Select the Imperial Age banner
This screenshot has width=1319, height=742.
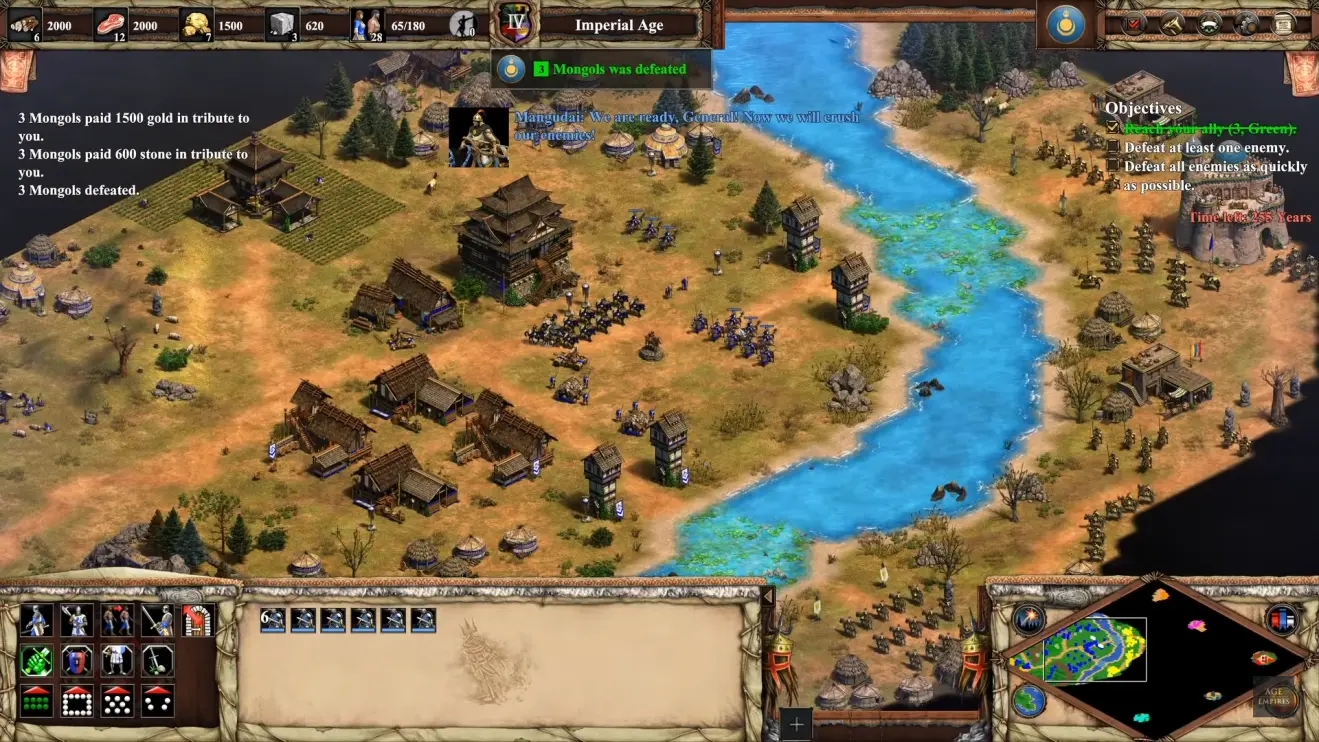(618, 26)
